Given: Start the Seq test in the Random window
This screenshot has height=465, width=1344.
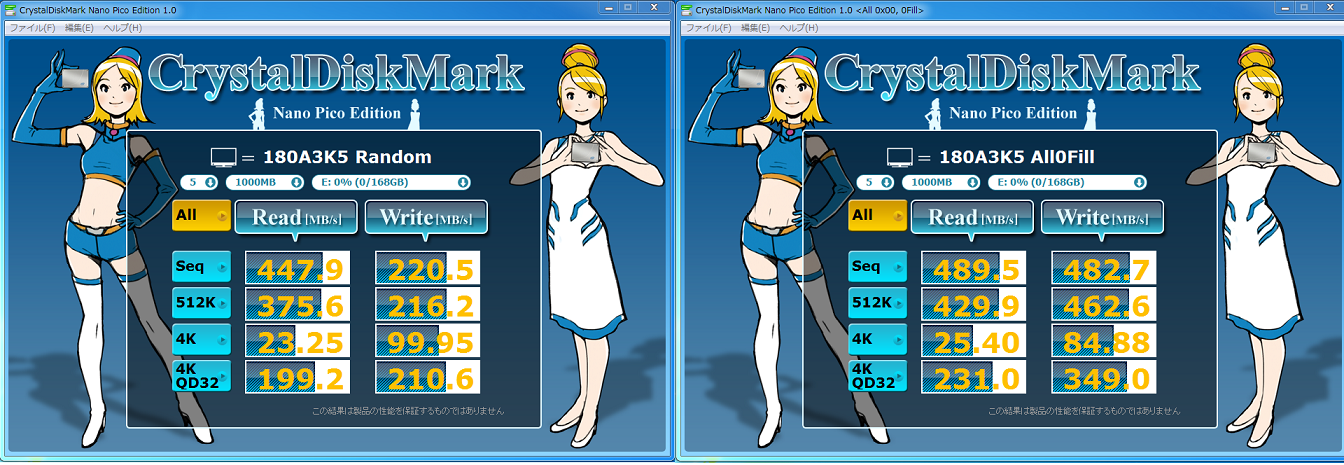Looking at the screenshot, I should tap(201, 267).
